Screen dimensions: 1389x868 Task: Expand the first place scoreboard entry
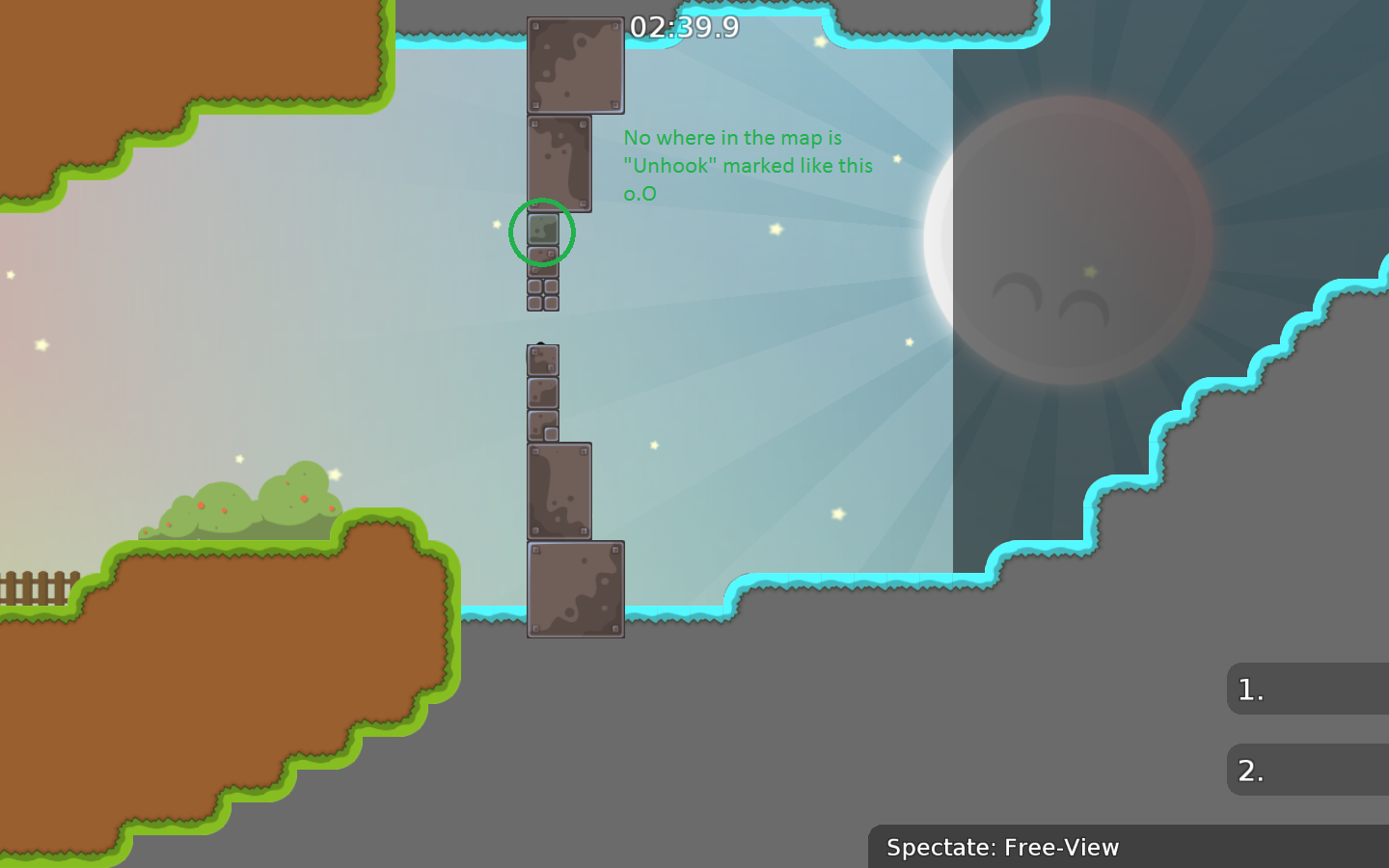(x=1307, y=689)
